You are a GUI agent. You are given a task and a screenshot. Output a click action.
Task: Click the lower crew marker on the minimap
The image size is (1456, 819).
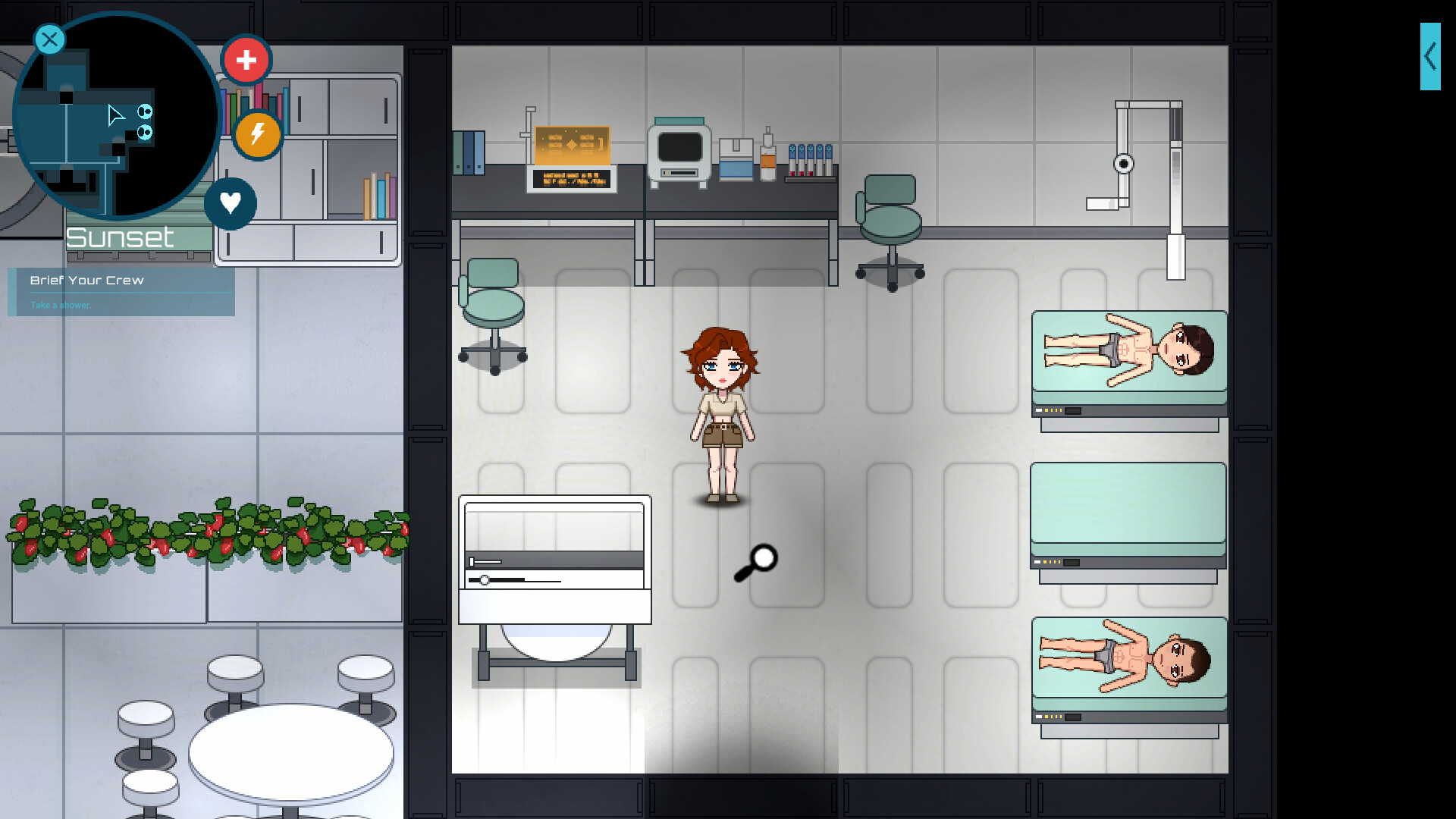click(x=144, y=133)
